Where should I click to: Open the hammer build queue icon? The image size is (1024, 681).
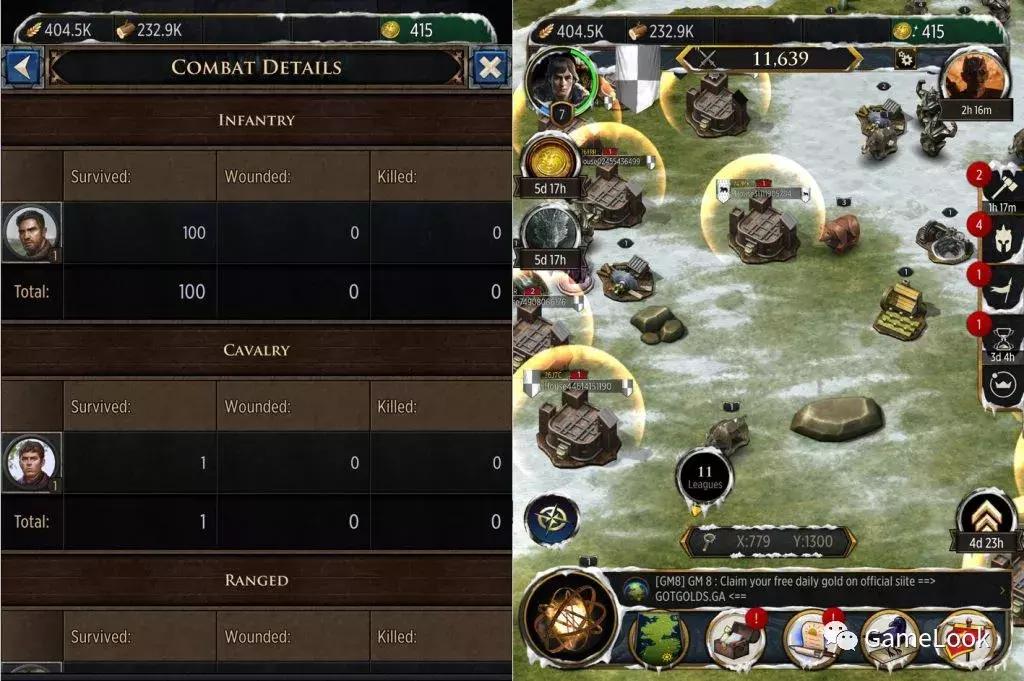[1000, 186]
